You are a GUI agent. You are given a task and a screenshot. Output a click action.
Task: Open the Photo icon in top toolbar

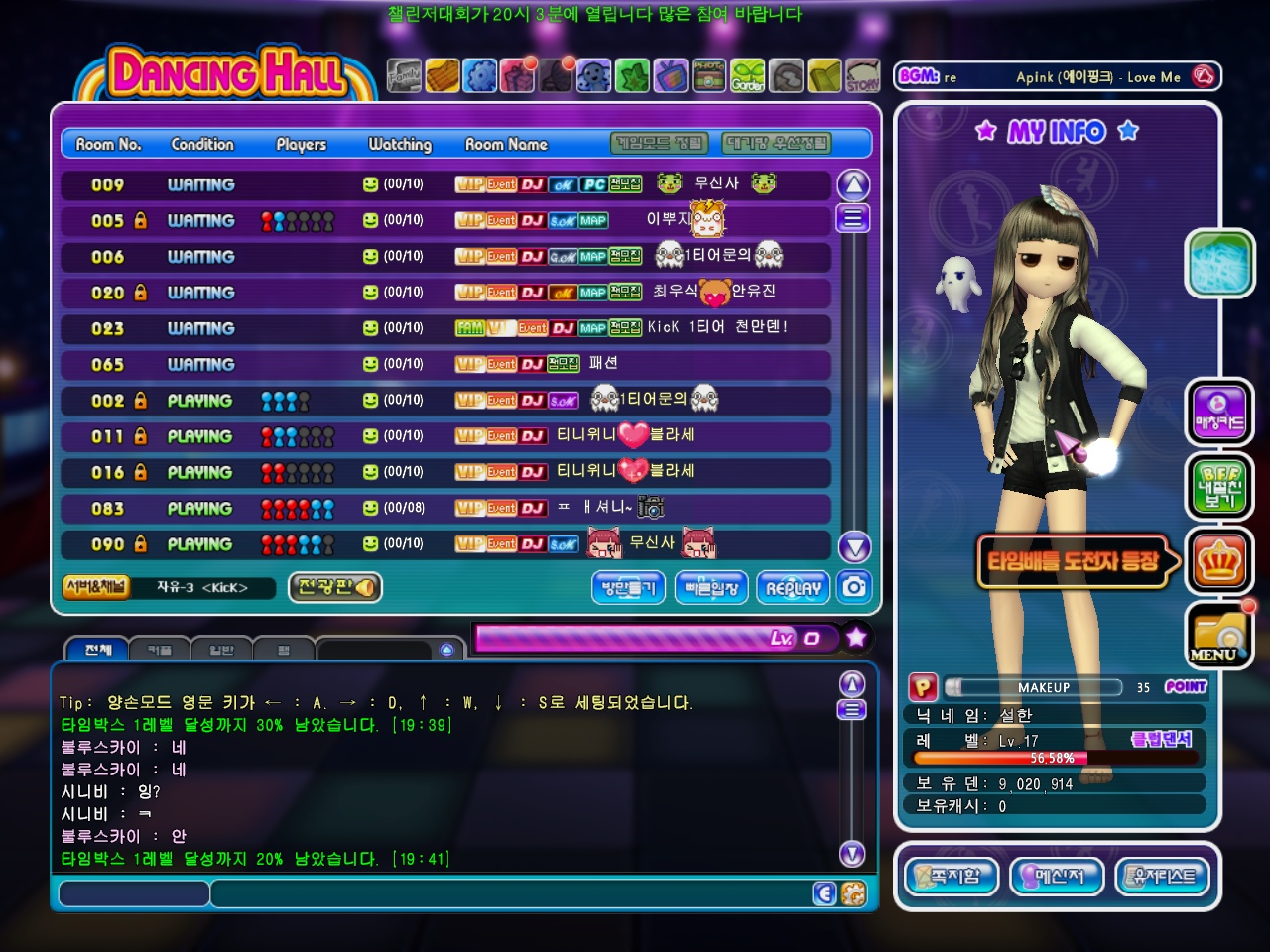[708, 76]
